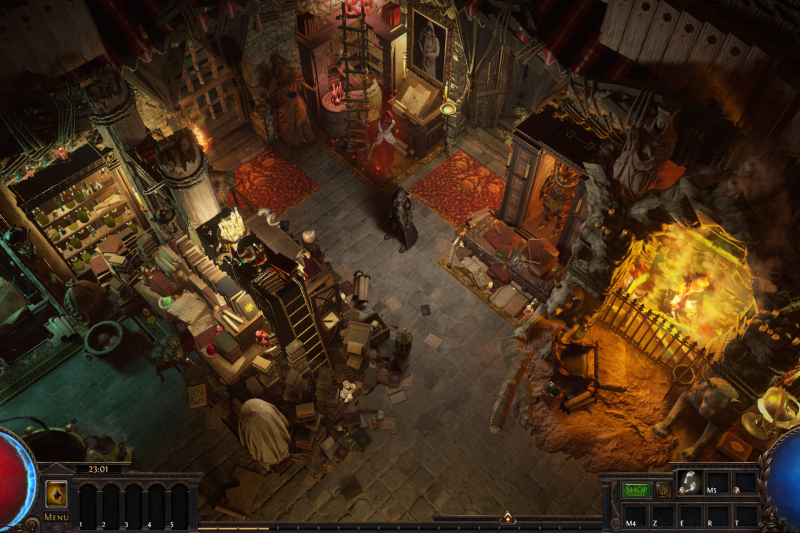Click the round spiral icon beside Shop

pos(663,490)
